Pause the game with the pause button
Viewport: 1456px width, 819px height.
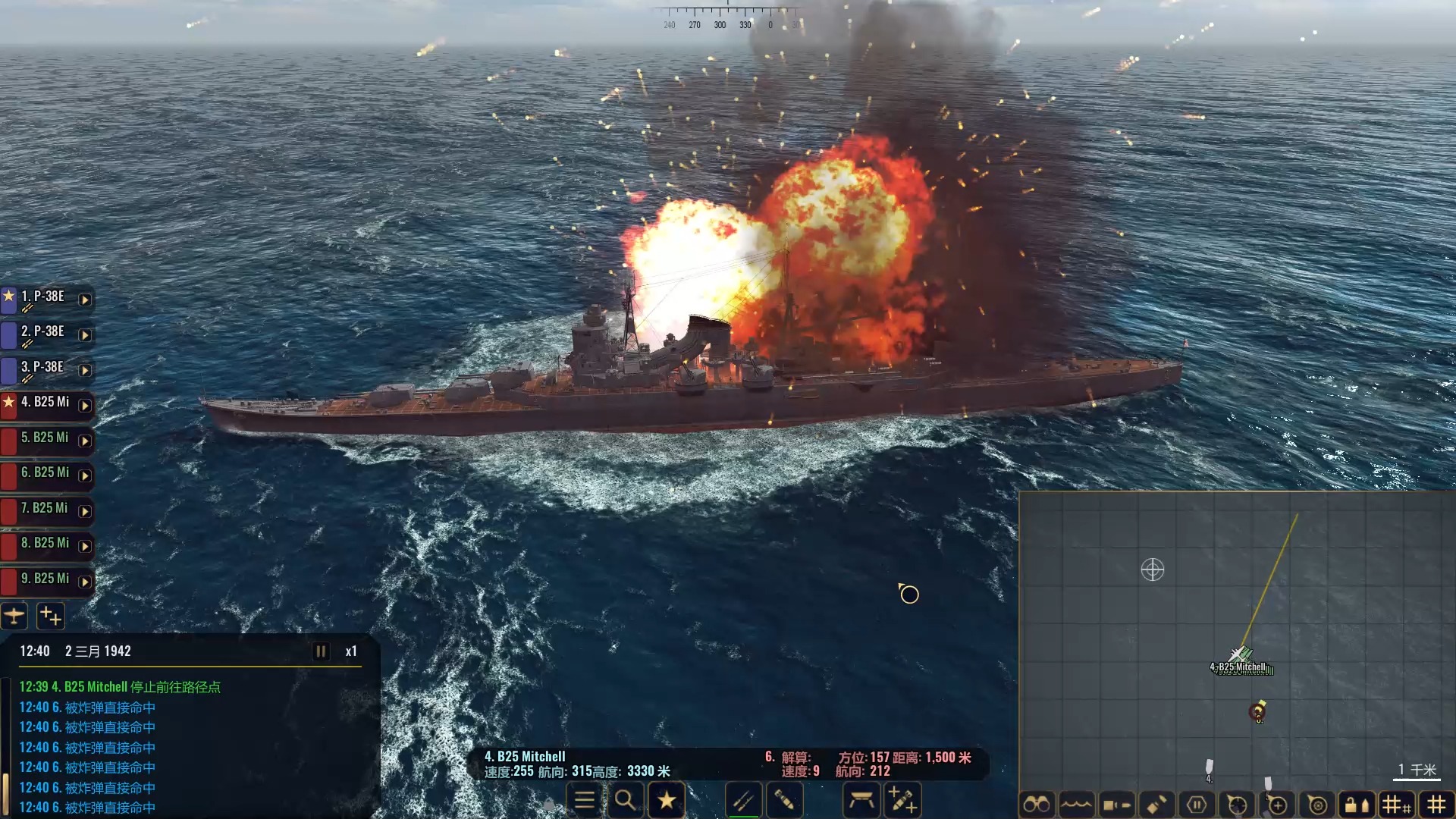[x=321, y=651]
